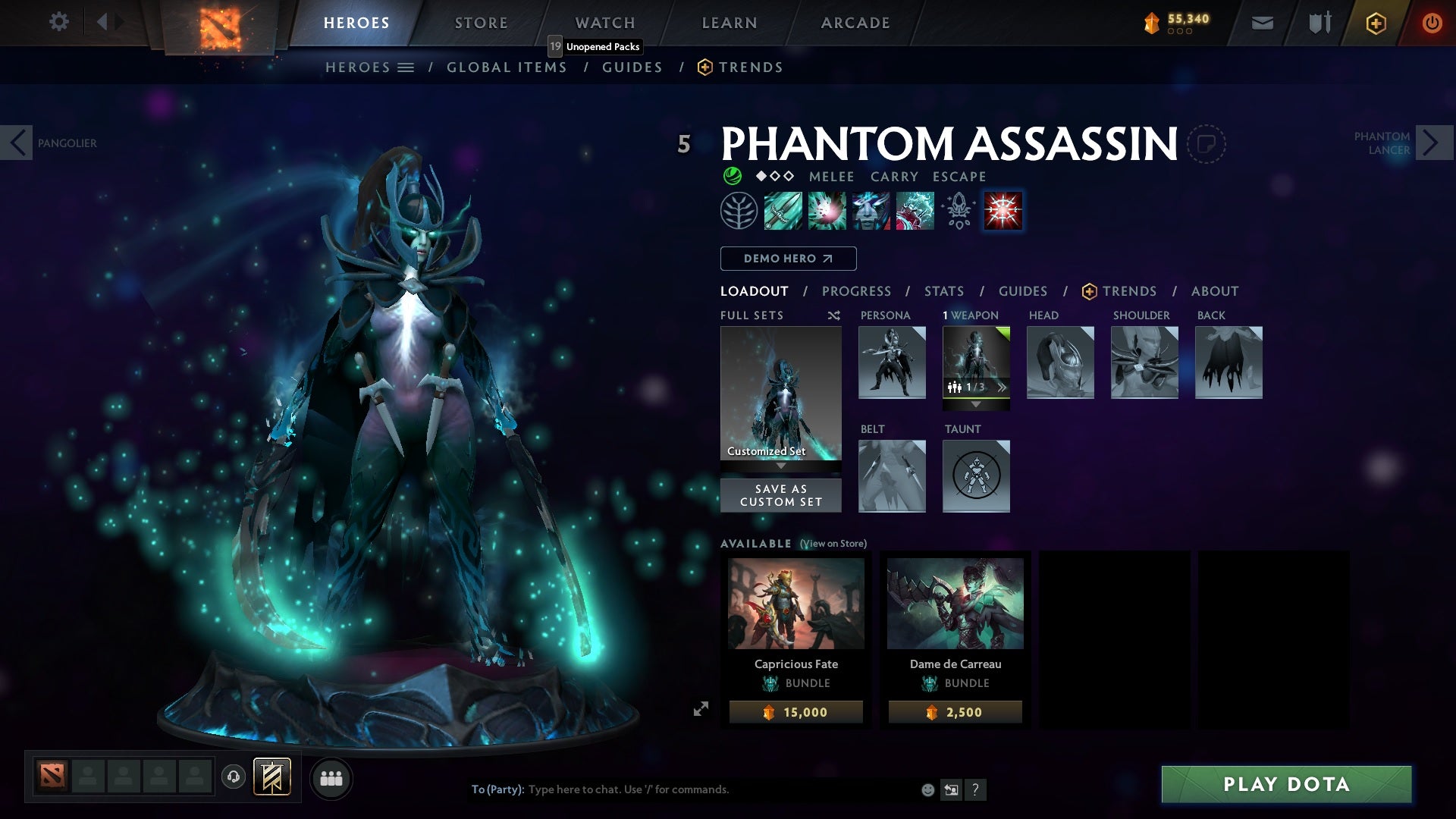Open the Dota Plus icon in top bar
1456x819 pixels.
1376,23
